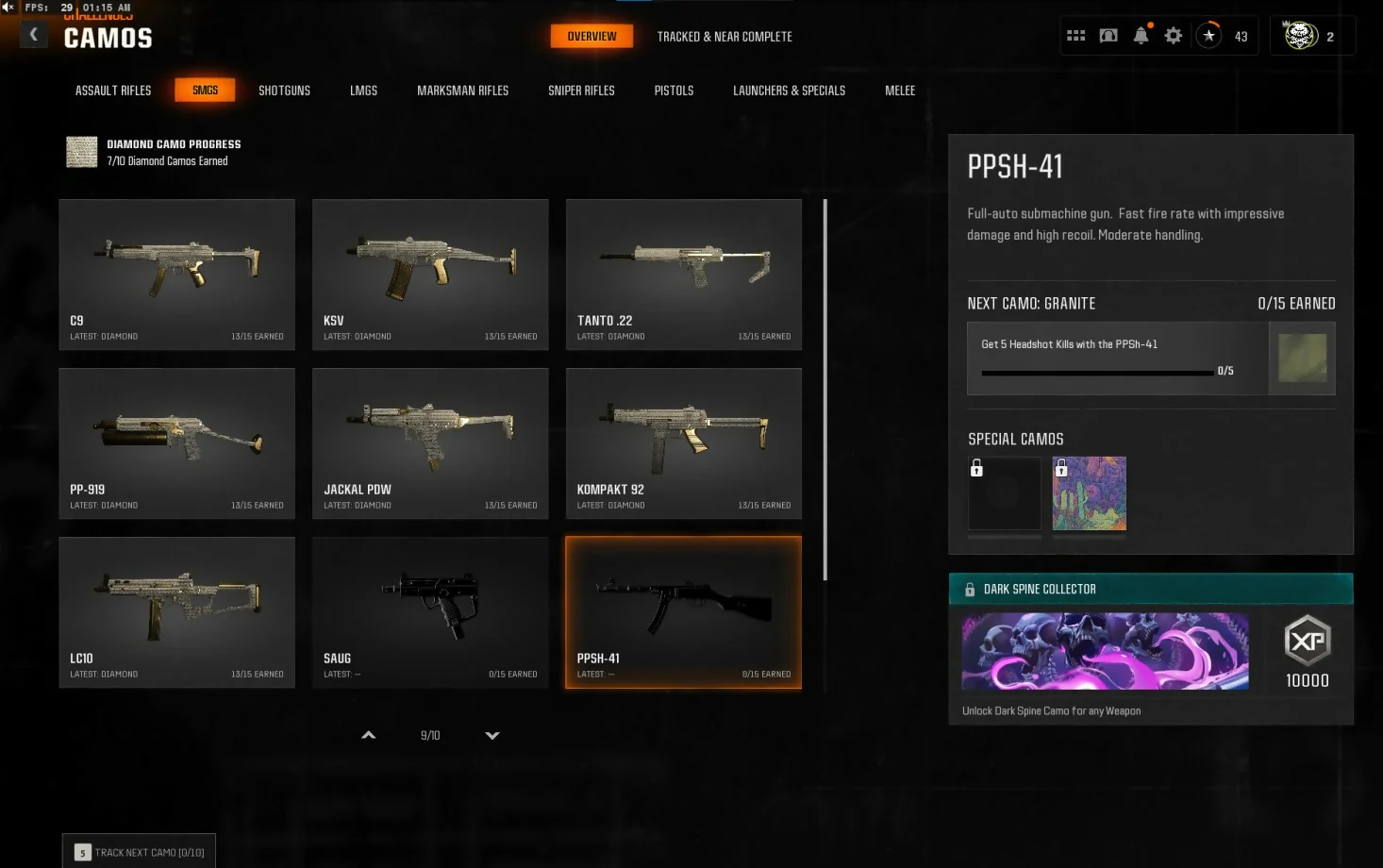Viewport: 1383px width, 868px height.
Task: Choose the Pistols category
Action: click(x=674, y=91)
